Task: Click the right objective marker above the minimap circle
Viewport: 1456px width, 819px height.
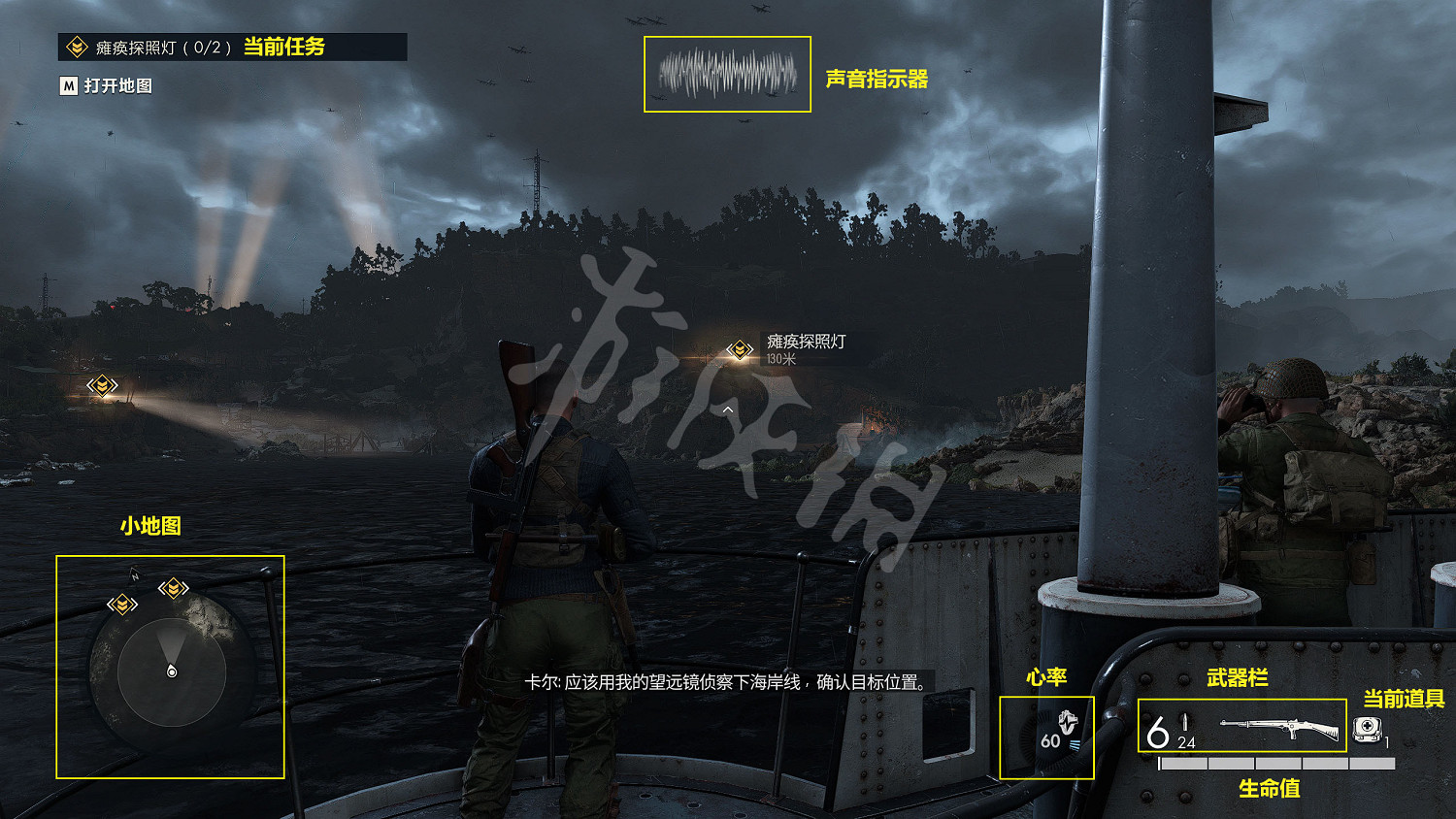Action: tap(172, 588)
